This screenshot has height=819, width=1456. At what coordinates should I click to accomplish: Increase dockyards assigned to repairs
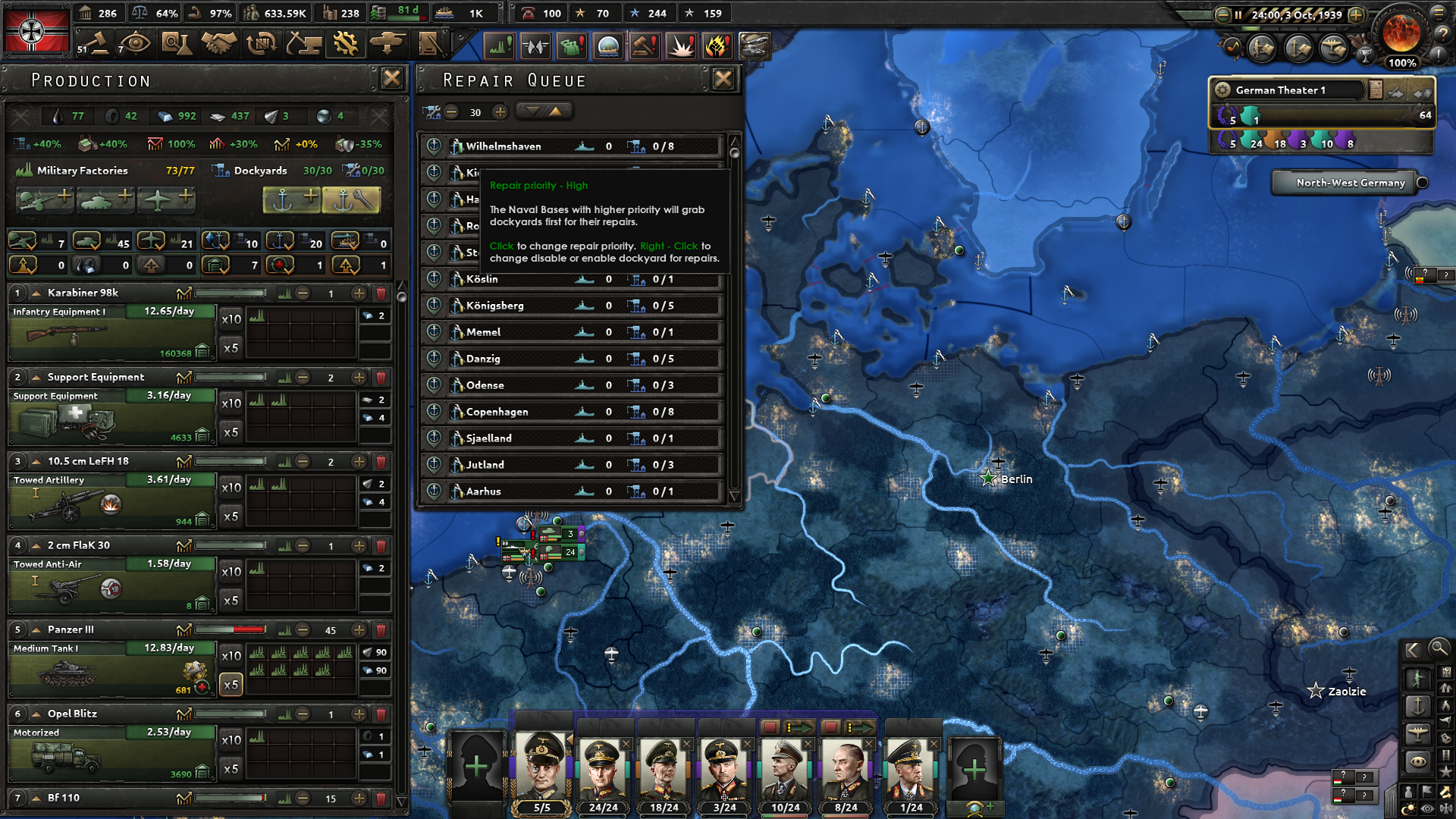pyautogui.click(x=500, y=112)
